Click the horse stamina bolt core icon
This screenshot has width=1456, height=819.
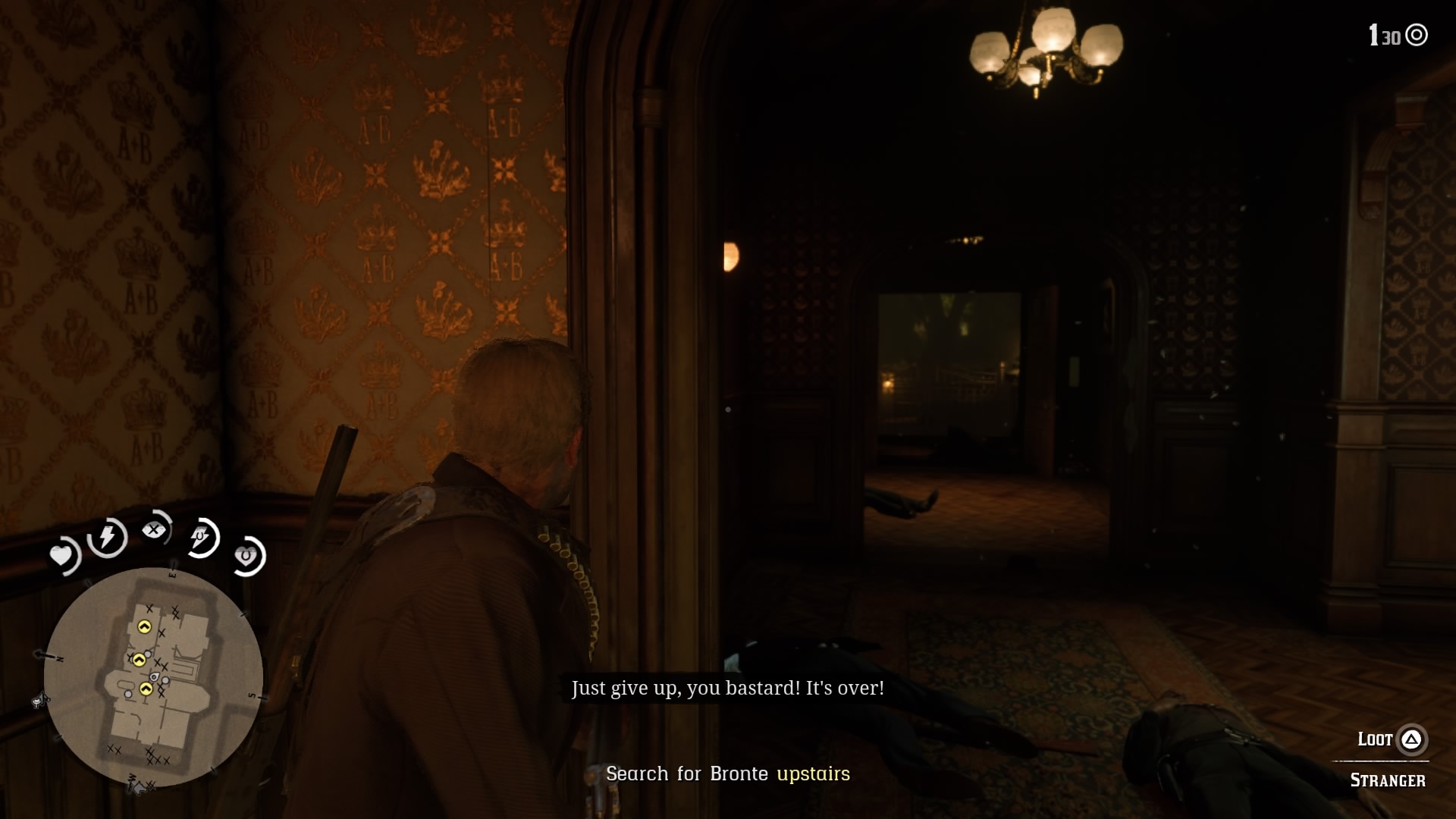(199, 535)
